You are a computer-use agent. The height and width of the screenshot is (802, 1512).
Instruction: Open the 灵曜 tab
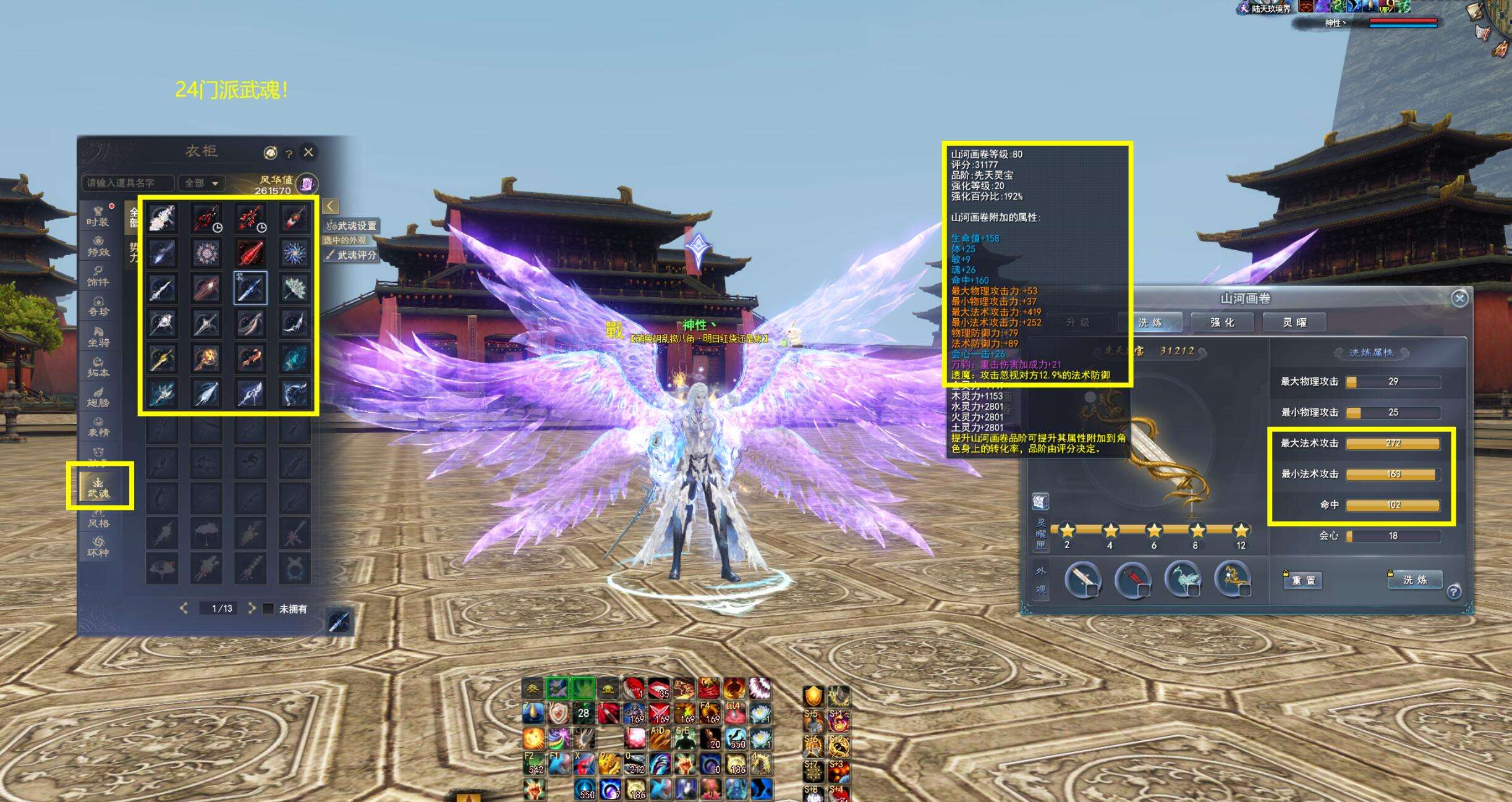point(1294,323)
